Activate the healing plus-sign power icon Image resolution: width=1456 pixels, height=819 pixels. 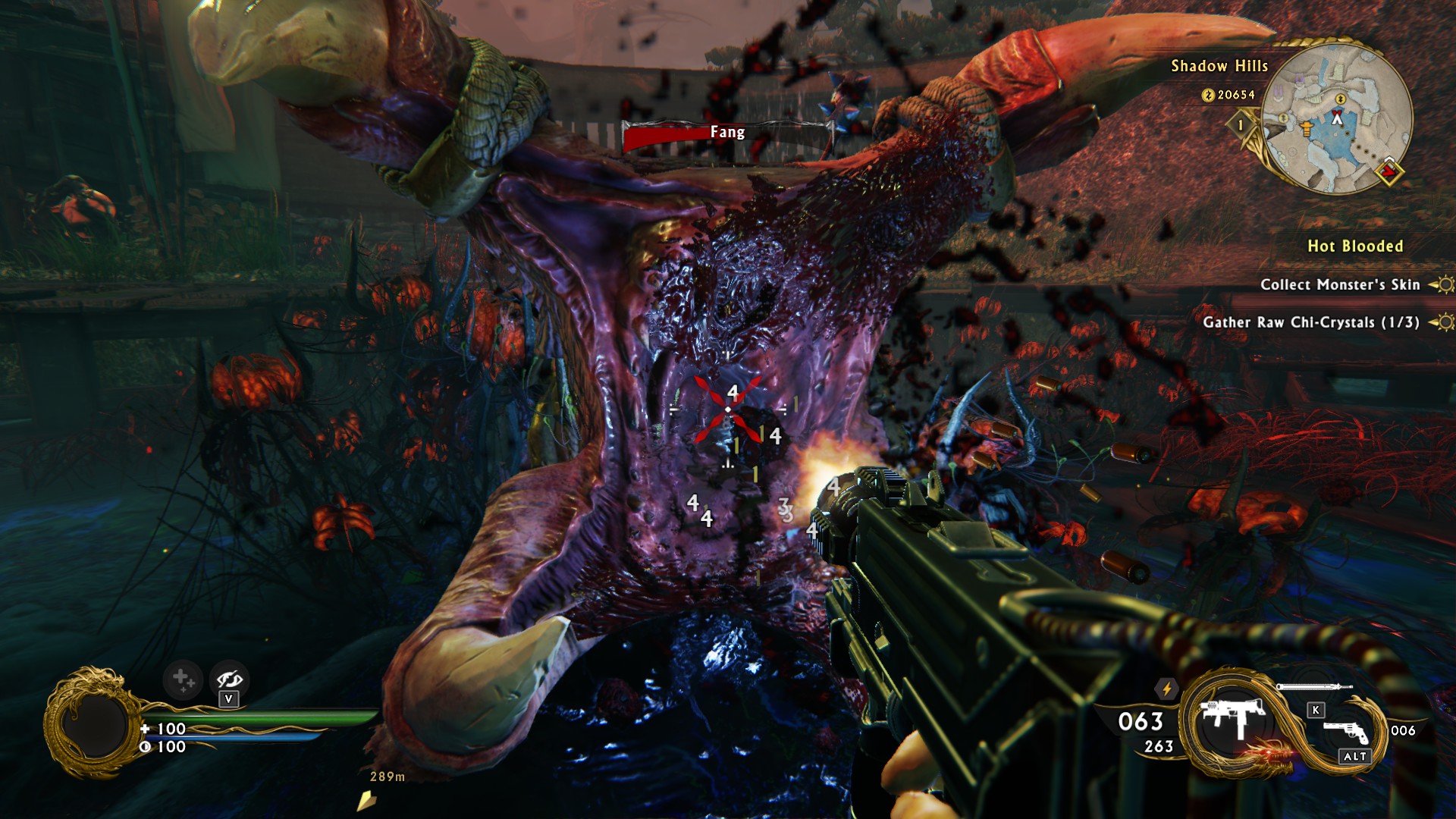pos(182,679)
